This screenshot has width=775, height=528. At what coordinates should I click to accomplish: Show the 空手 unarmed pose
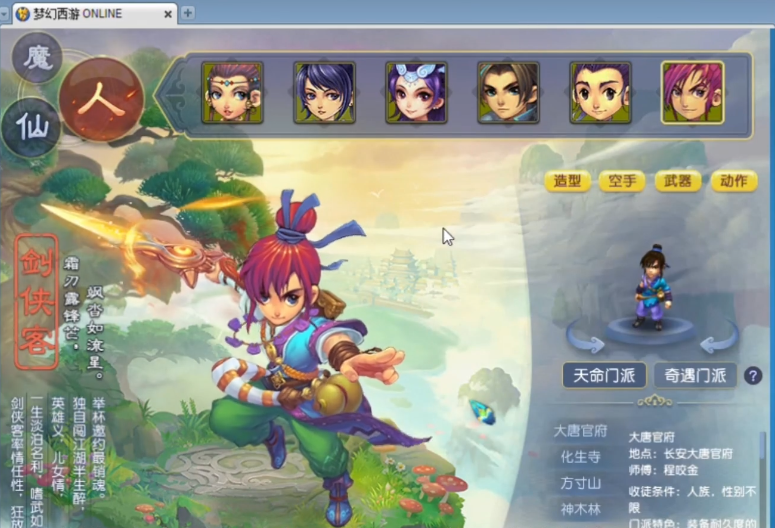622,181
